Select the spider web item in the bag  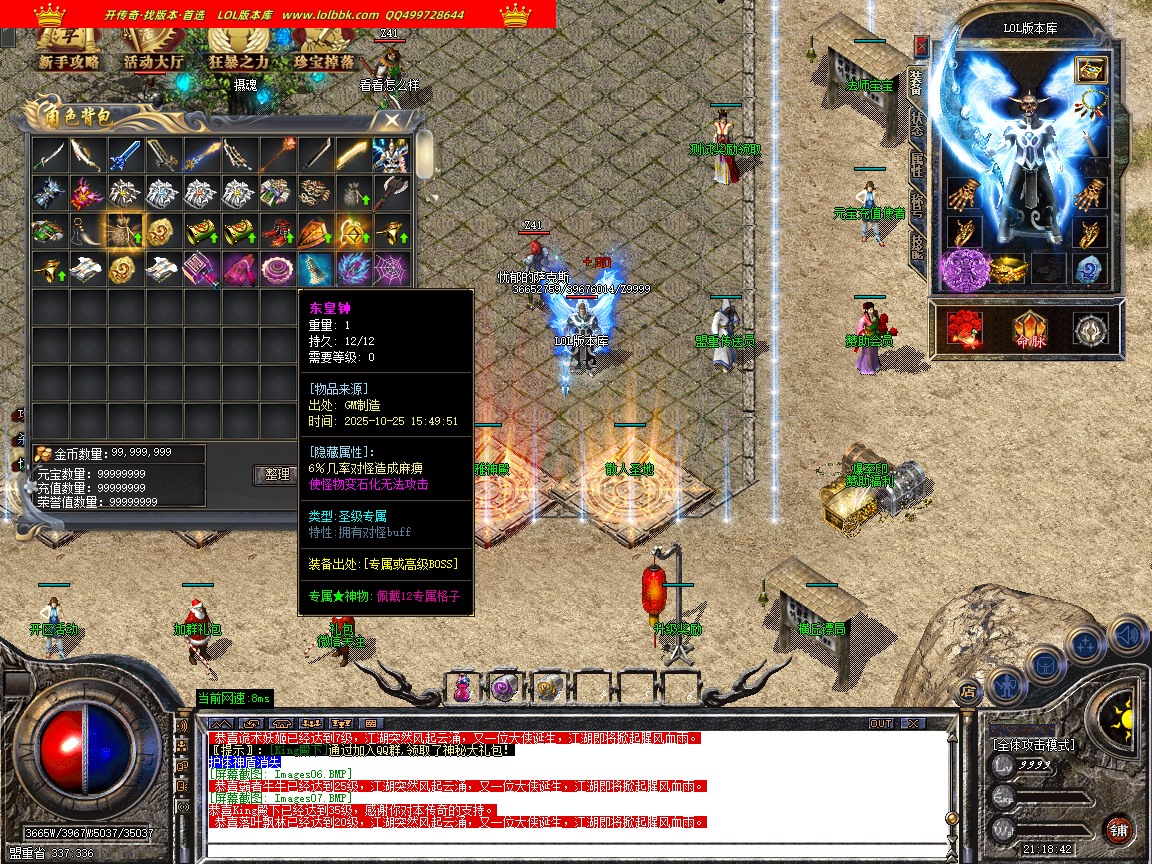(x=390, y=268)
